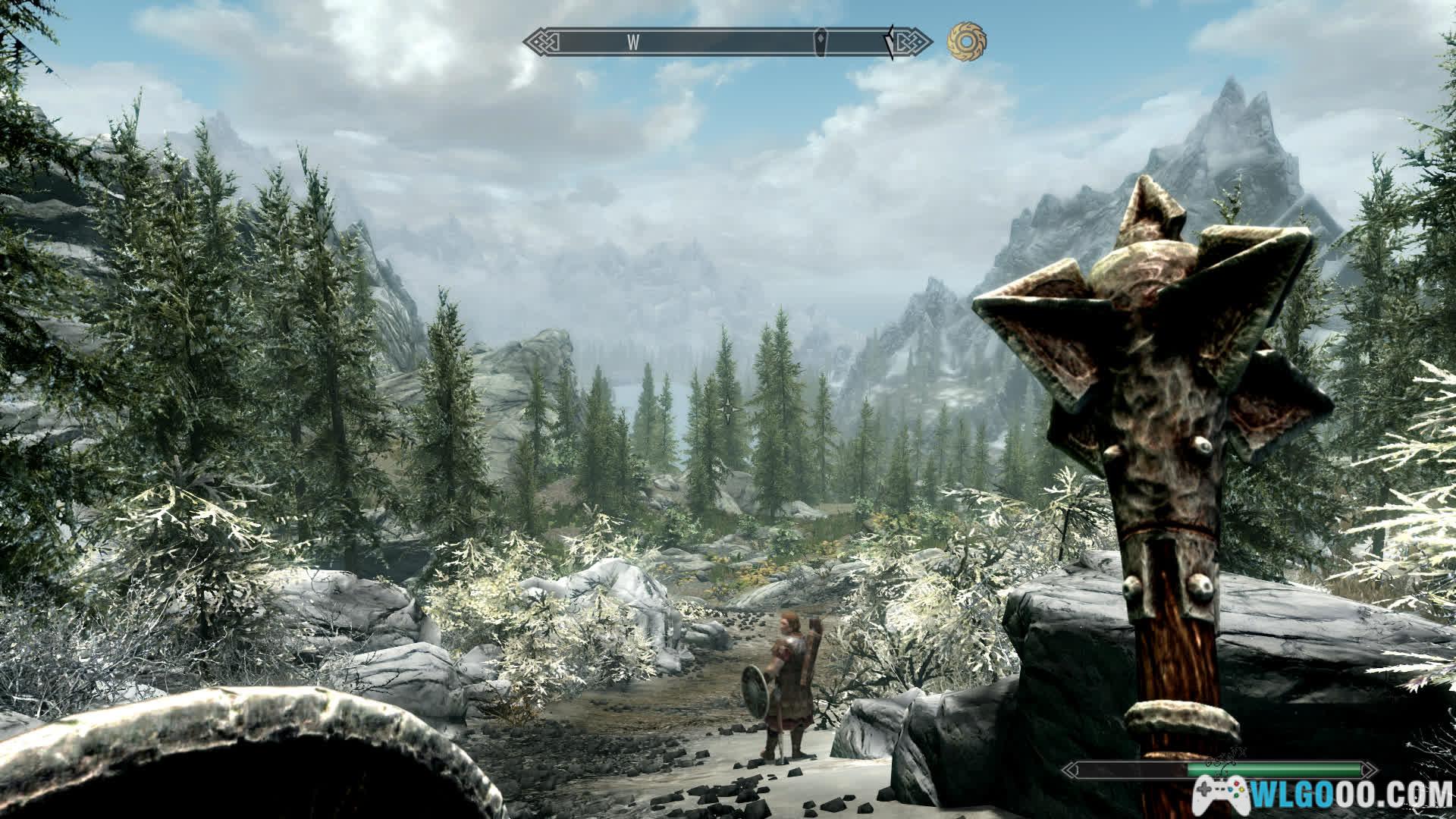Click the location marker on the compass
This screenshot has height=819, width=1456.
point(821,42)
